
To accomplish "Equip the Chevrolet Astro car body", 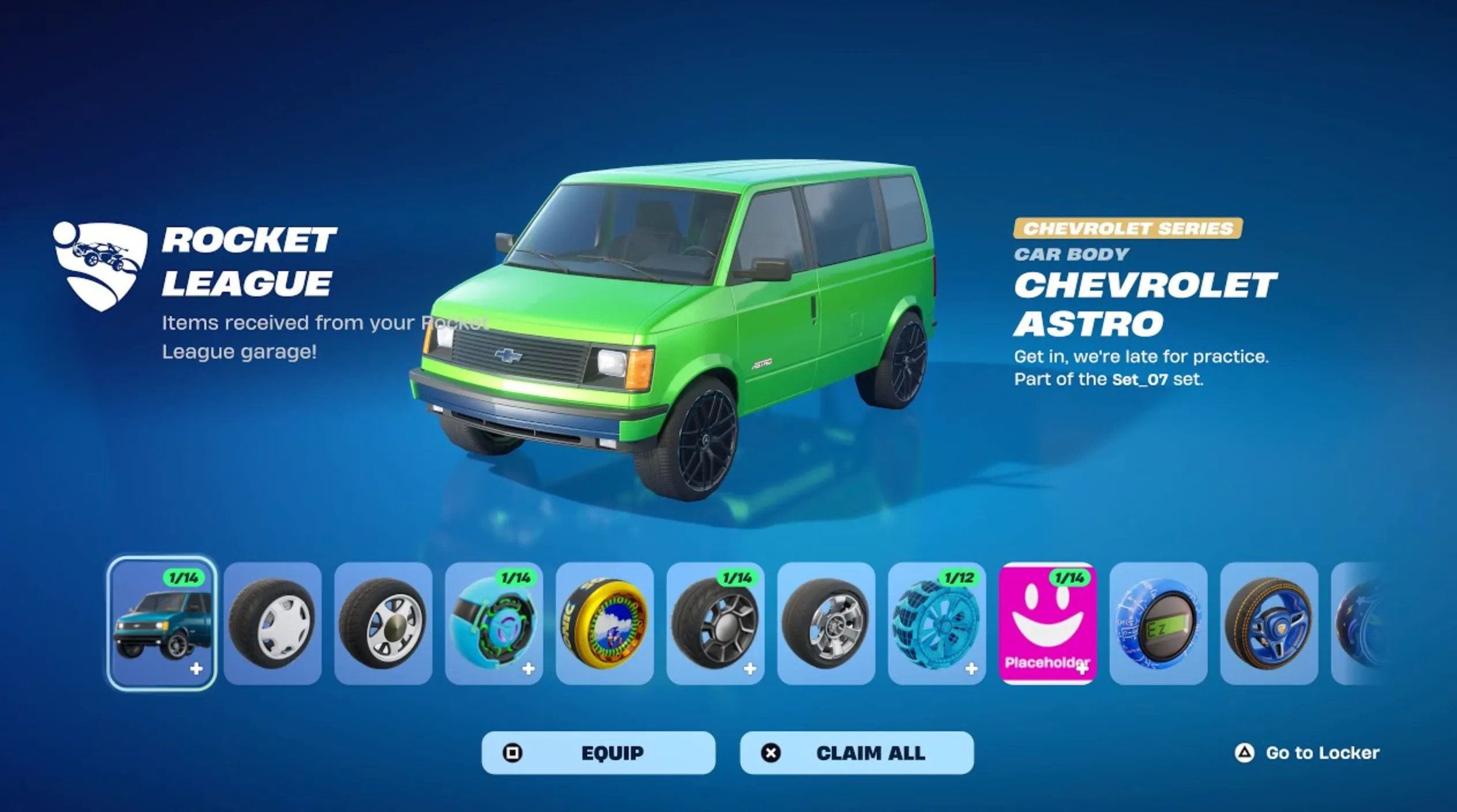I will click(598, 753).
